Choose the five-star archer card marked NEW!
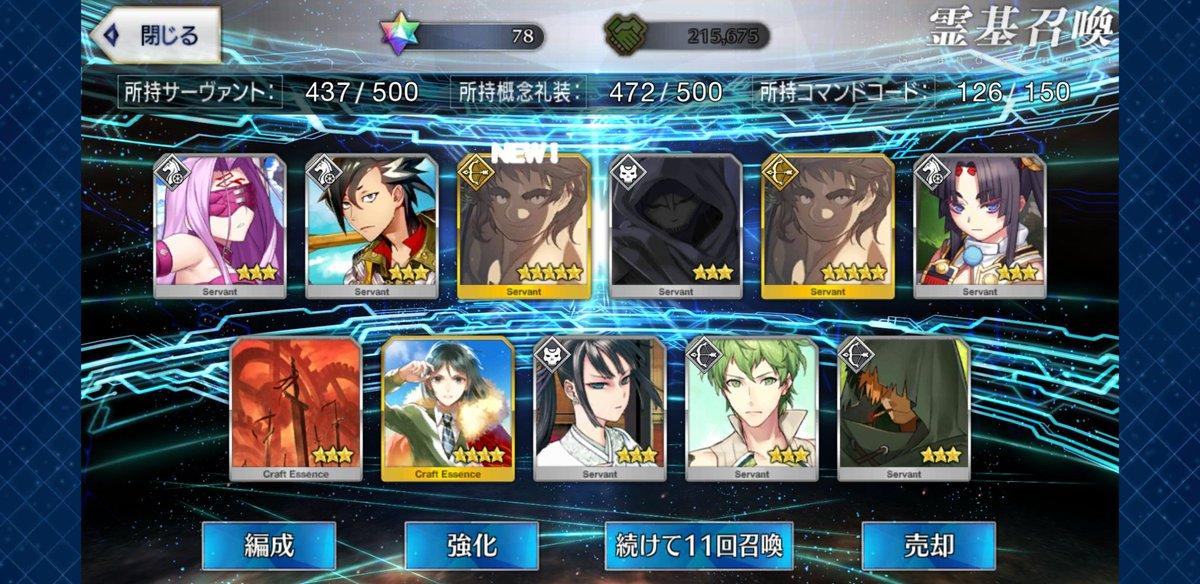 point(523,225)
